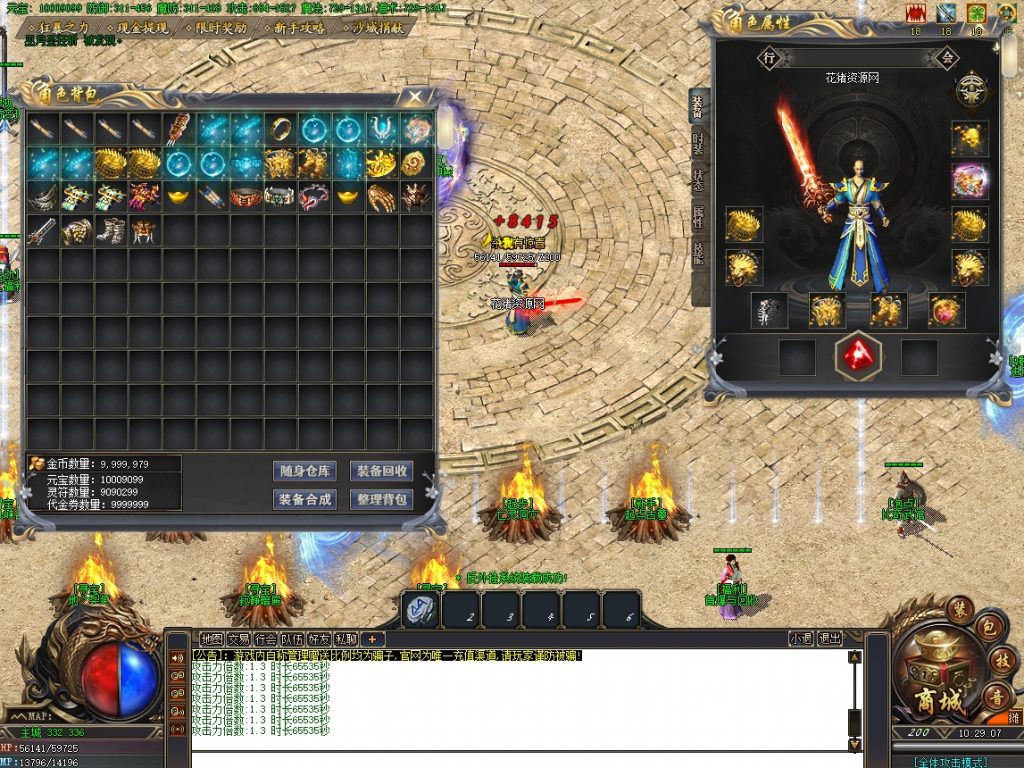Switch to the 时装 costume tab
This screenshot has height=768, width=1024.
(x=698, y=144)
